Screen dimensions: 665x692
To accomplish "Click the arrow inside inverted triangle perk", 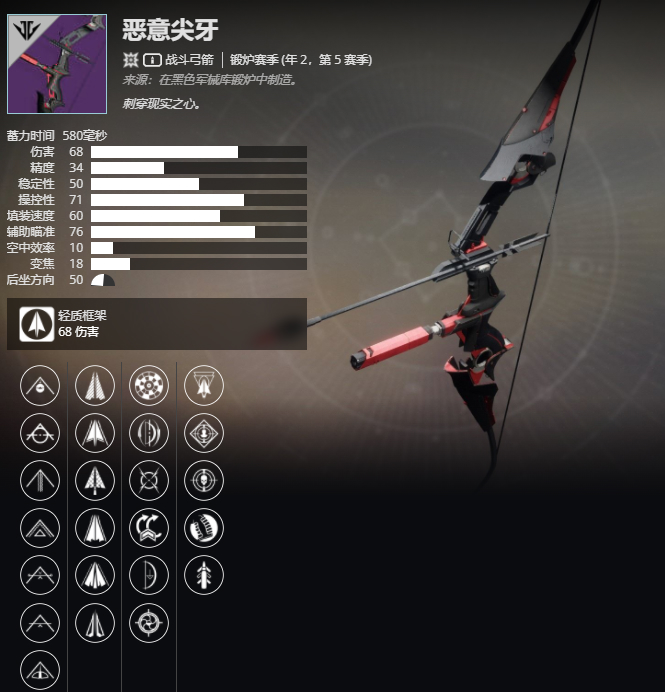I will pyautogui.click(x=204, y=385).
